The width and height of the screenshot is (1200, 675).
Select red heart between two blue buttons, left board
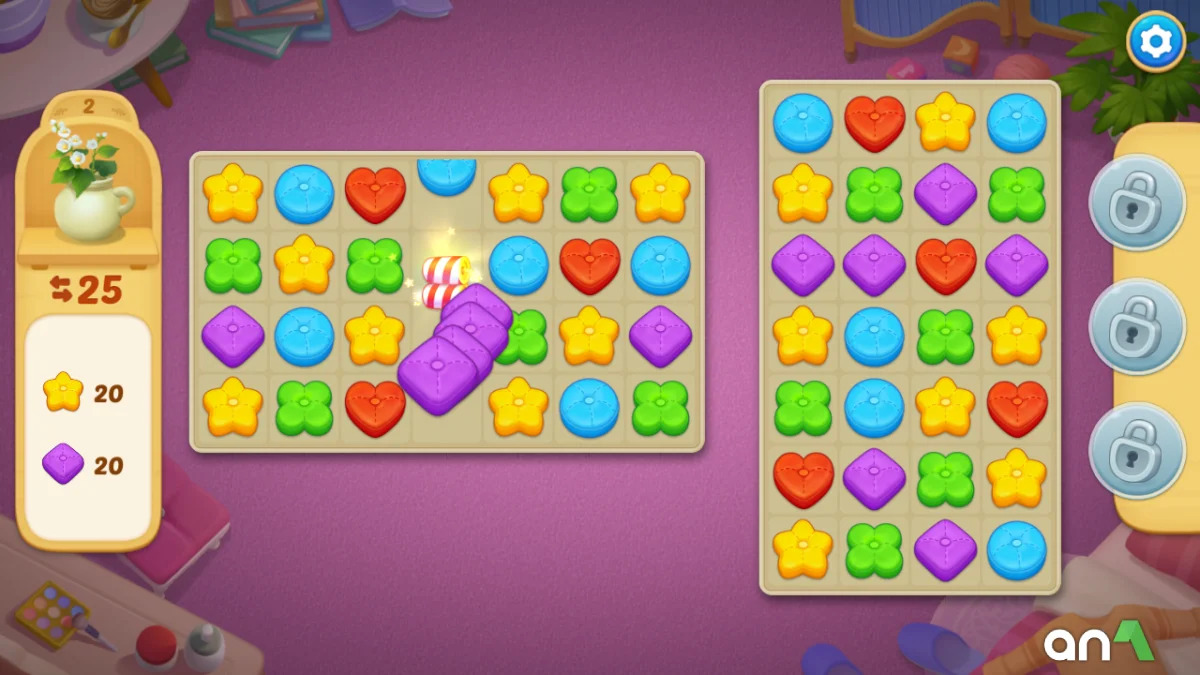(x=589, y=265)
